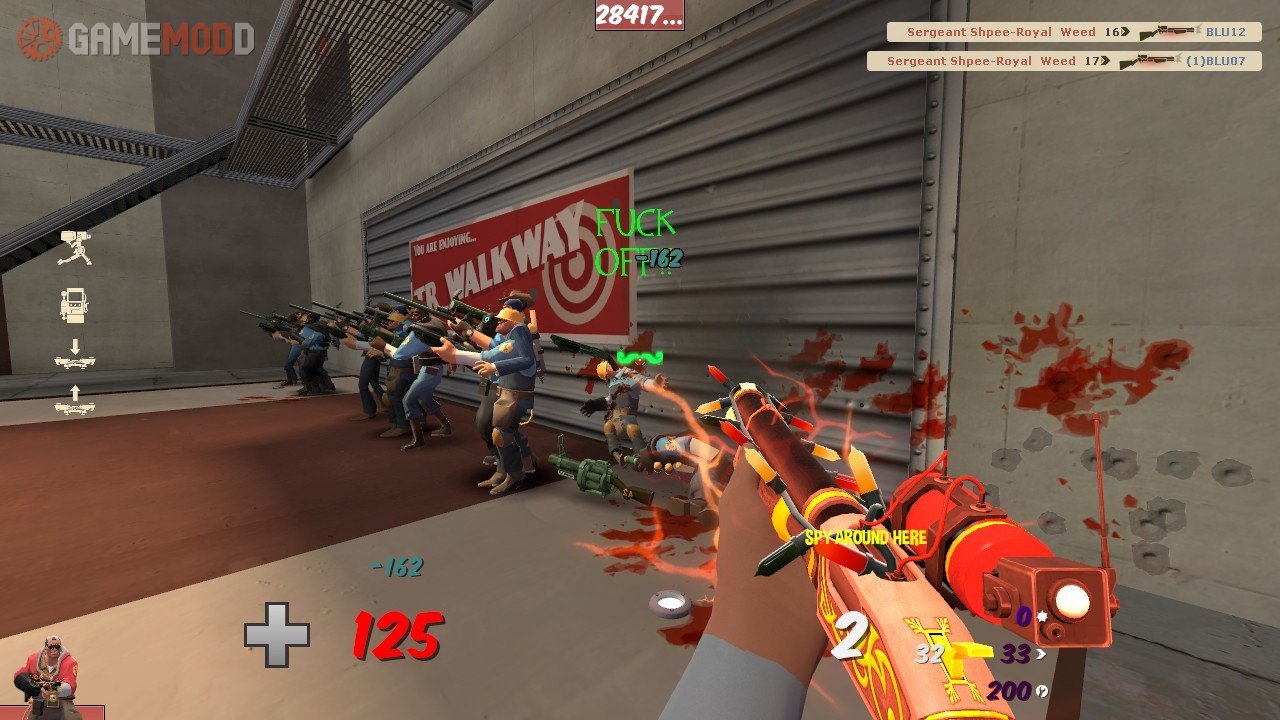Screen dimensions: 1280x720
Task: Click the teleporter exit up-arrow icon
Action: (75, 400)
